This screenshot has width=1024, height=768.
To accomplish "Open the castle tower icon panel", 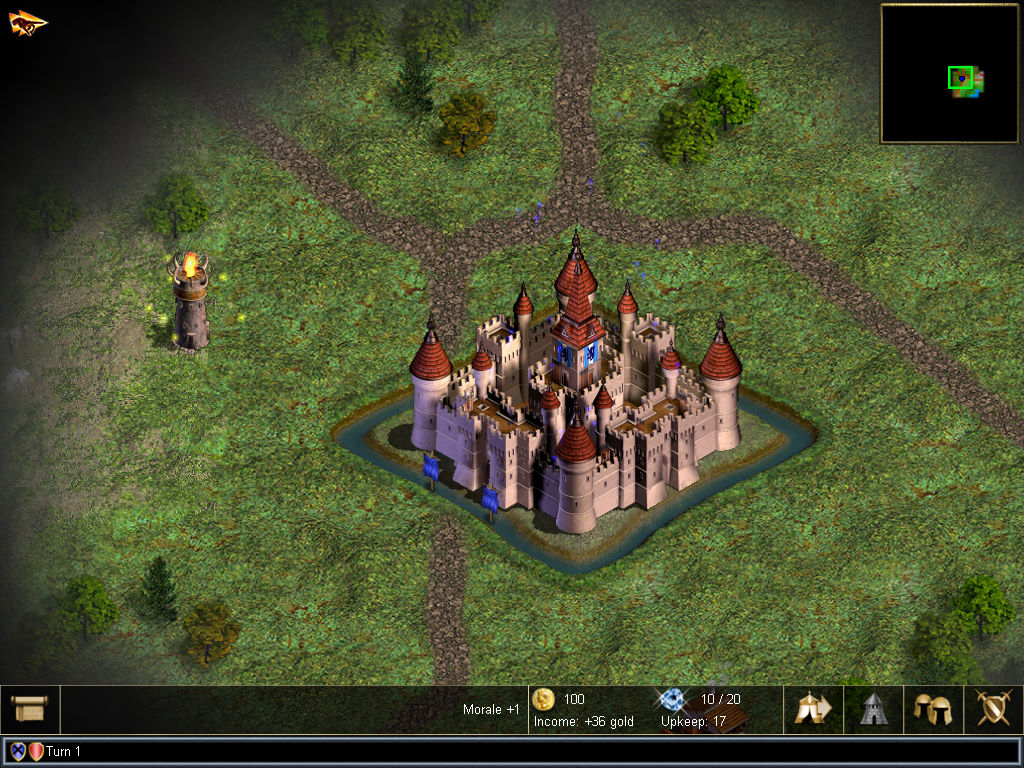I will pos(873,709).
